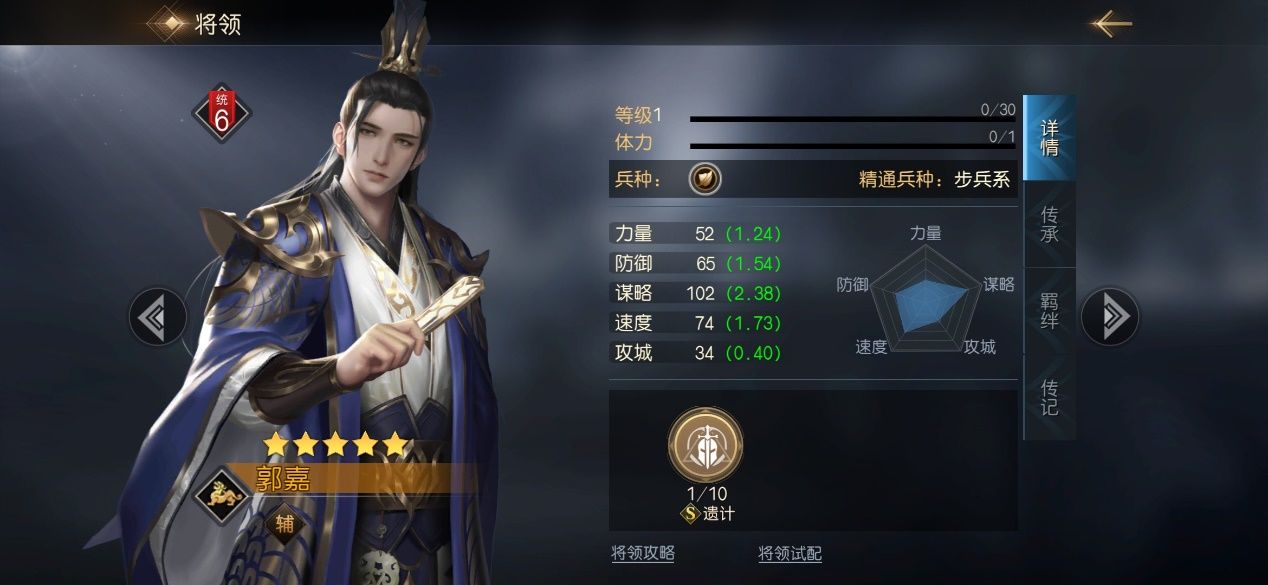Click the 统 6 command cost badge
This screenshot has width=1268, height=585.
click(x=222, y=113)
